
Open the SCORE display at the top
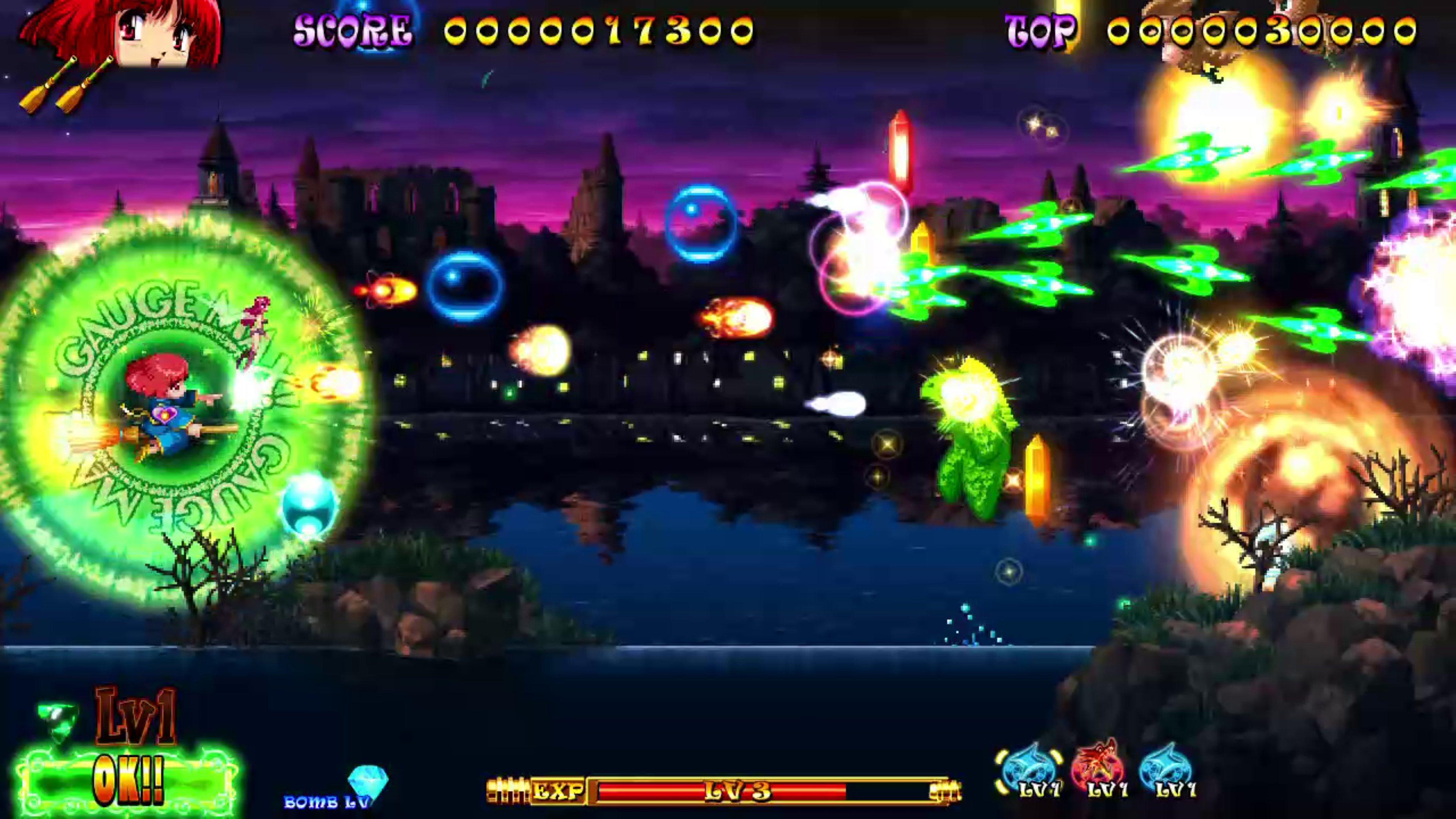pyautogui.click(x=350, y=31)
